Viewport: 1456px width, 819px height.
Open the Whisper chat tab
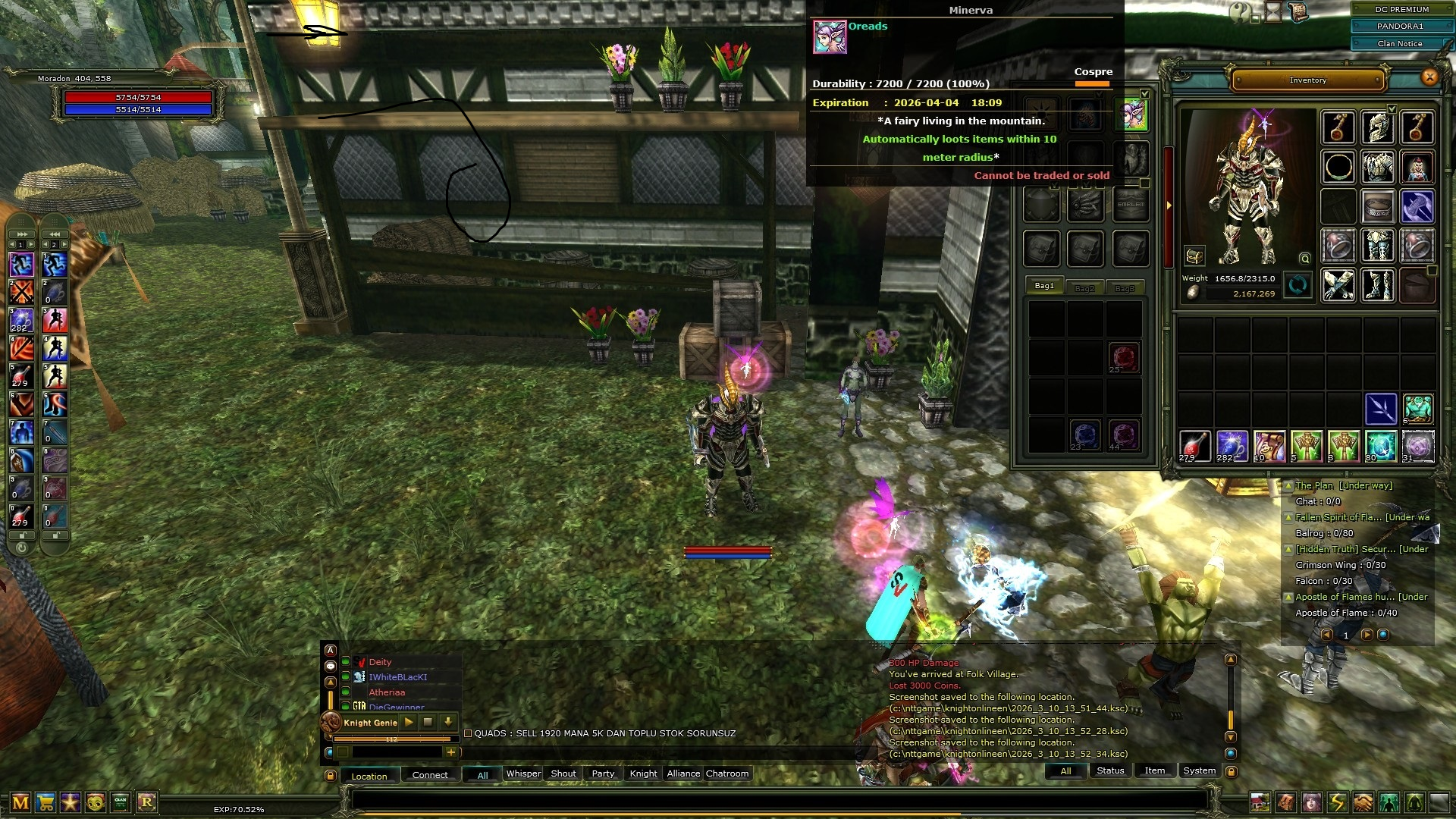[x=523, y=773]
